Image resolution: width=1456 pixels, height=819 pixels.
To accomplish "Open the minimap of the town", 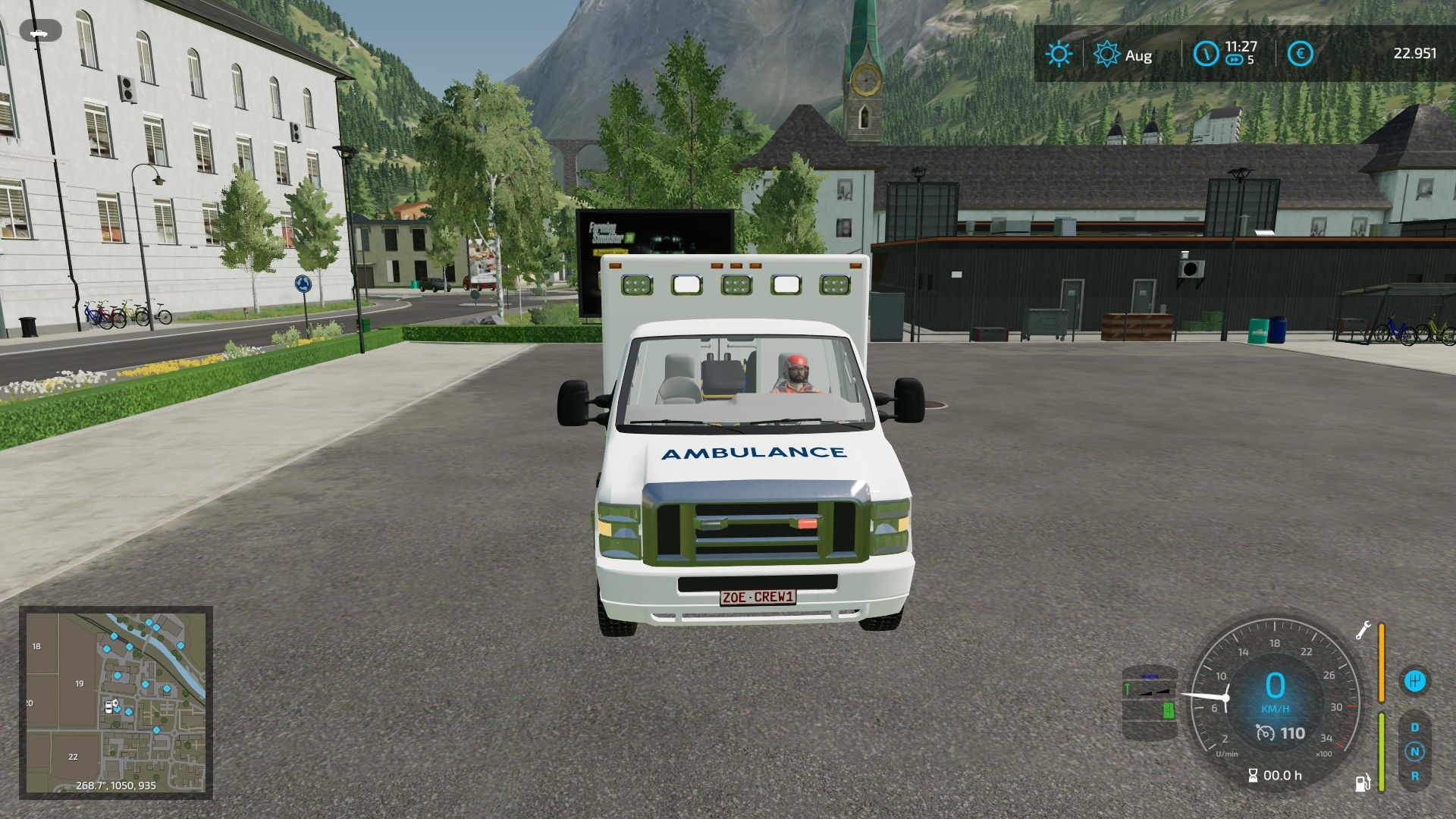I will (x=115, y=702).
